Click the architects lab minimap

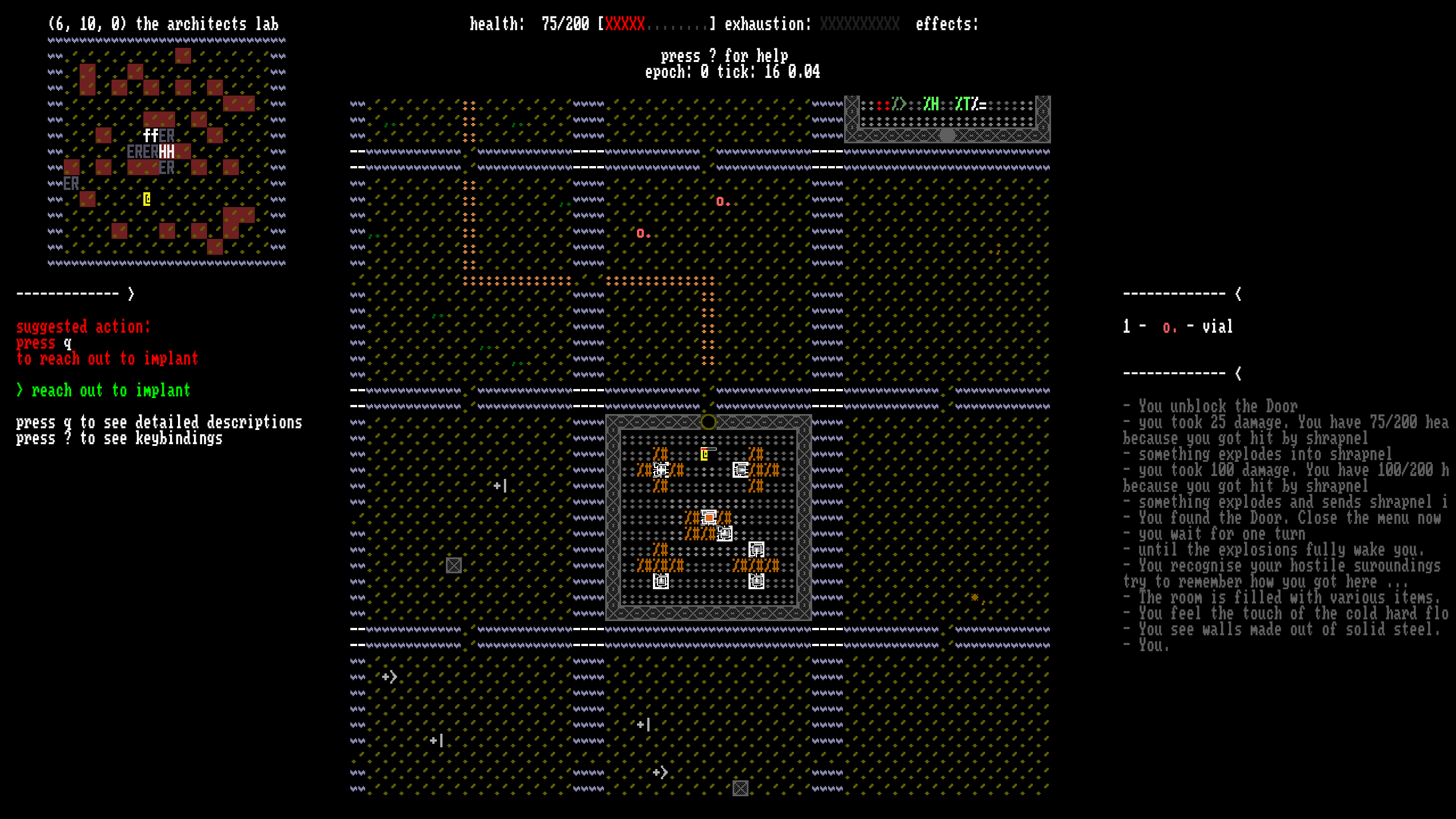point(166,151)
